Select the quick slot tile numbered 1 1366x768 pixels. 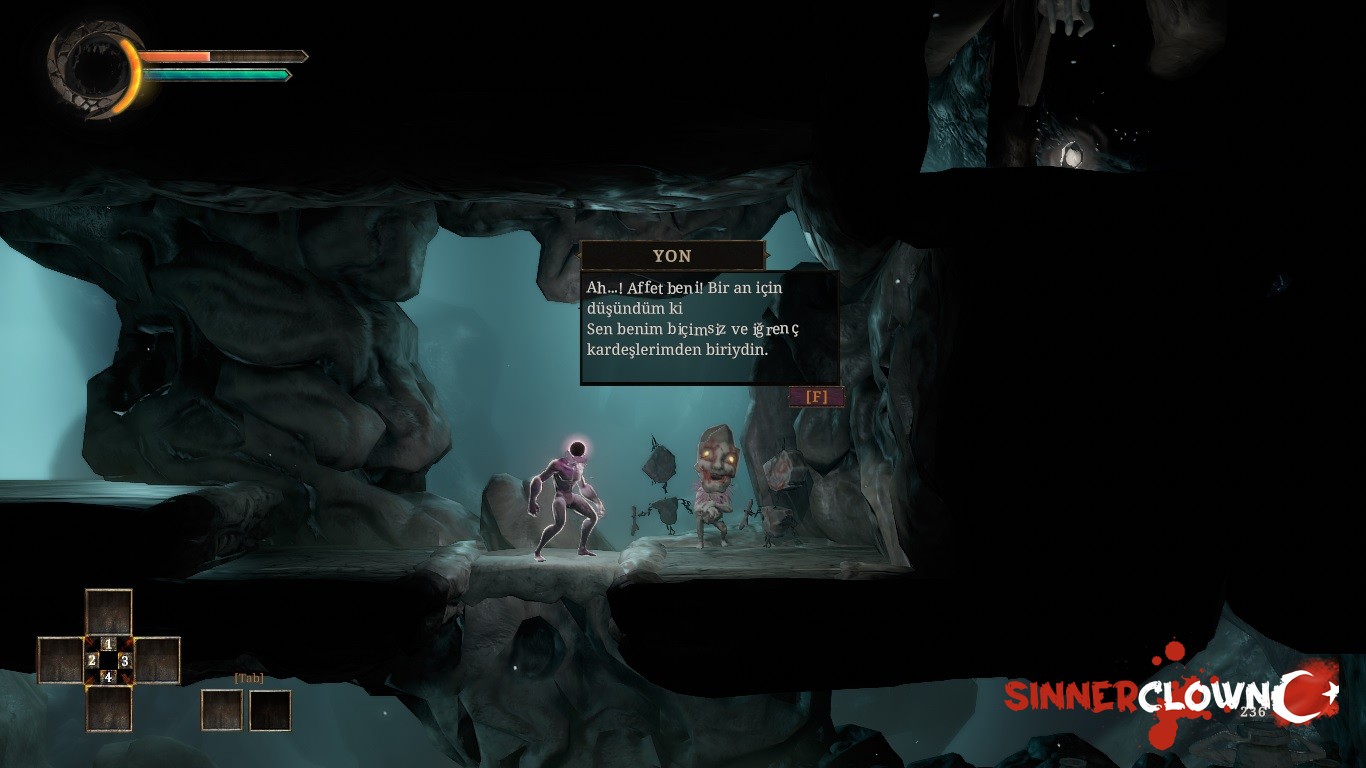[108, 613]
